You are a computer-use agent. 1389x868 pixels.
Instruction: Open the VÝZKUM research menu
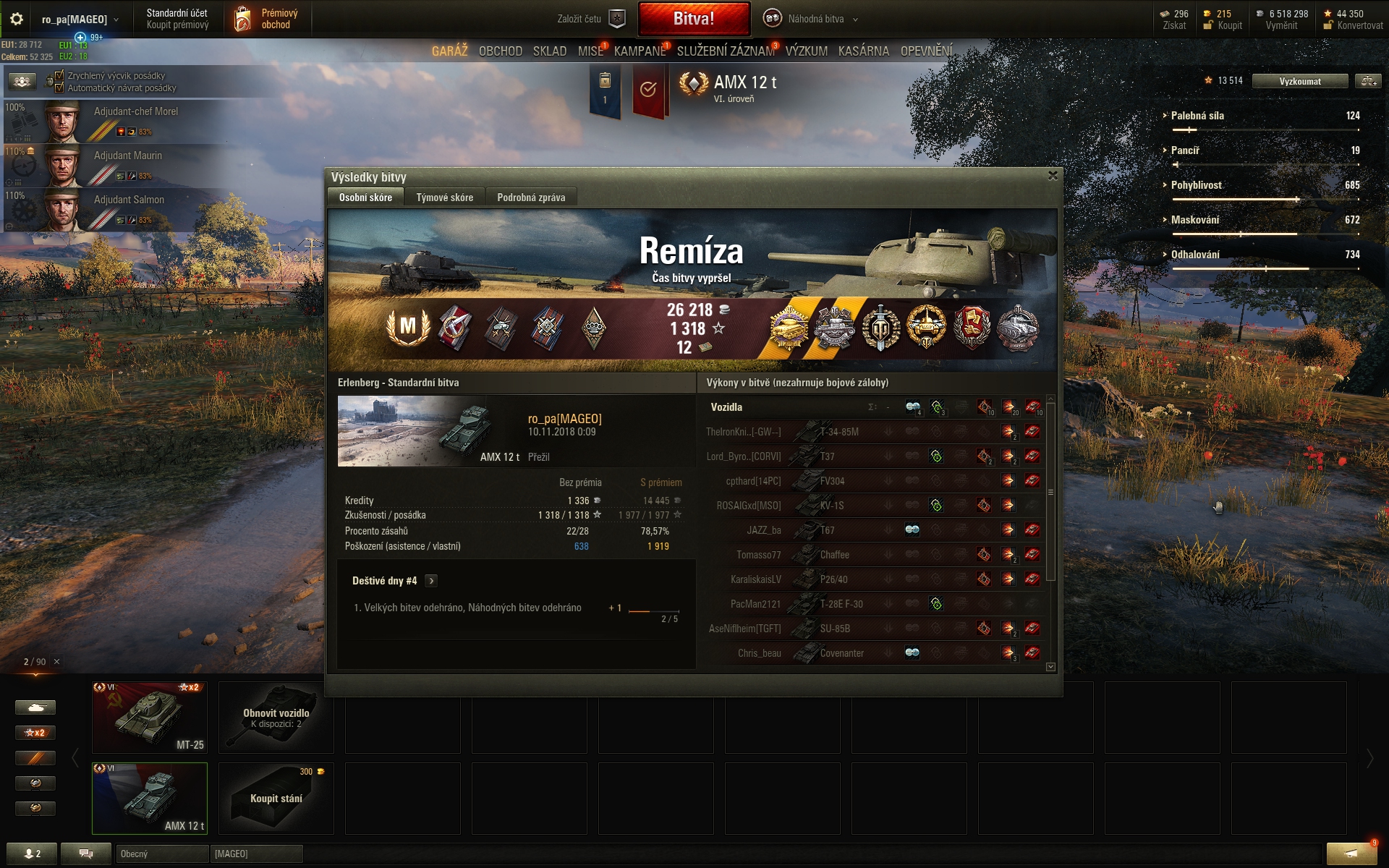coord(806,51)
